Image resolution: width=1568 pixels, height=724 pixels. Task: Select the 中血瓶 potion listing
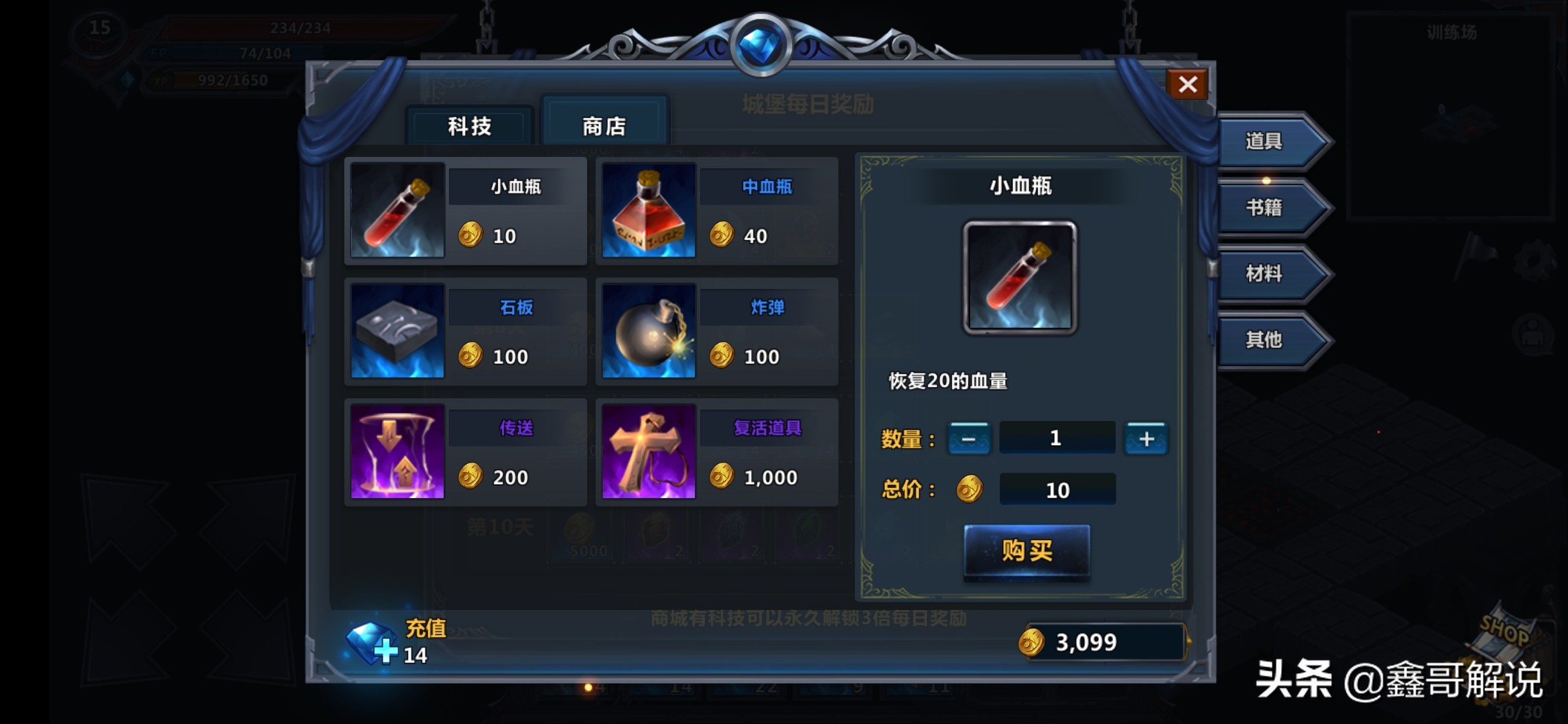(716, 210)
